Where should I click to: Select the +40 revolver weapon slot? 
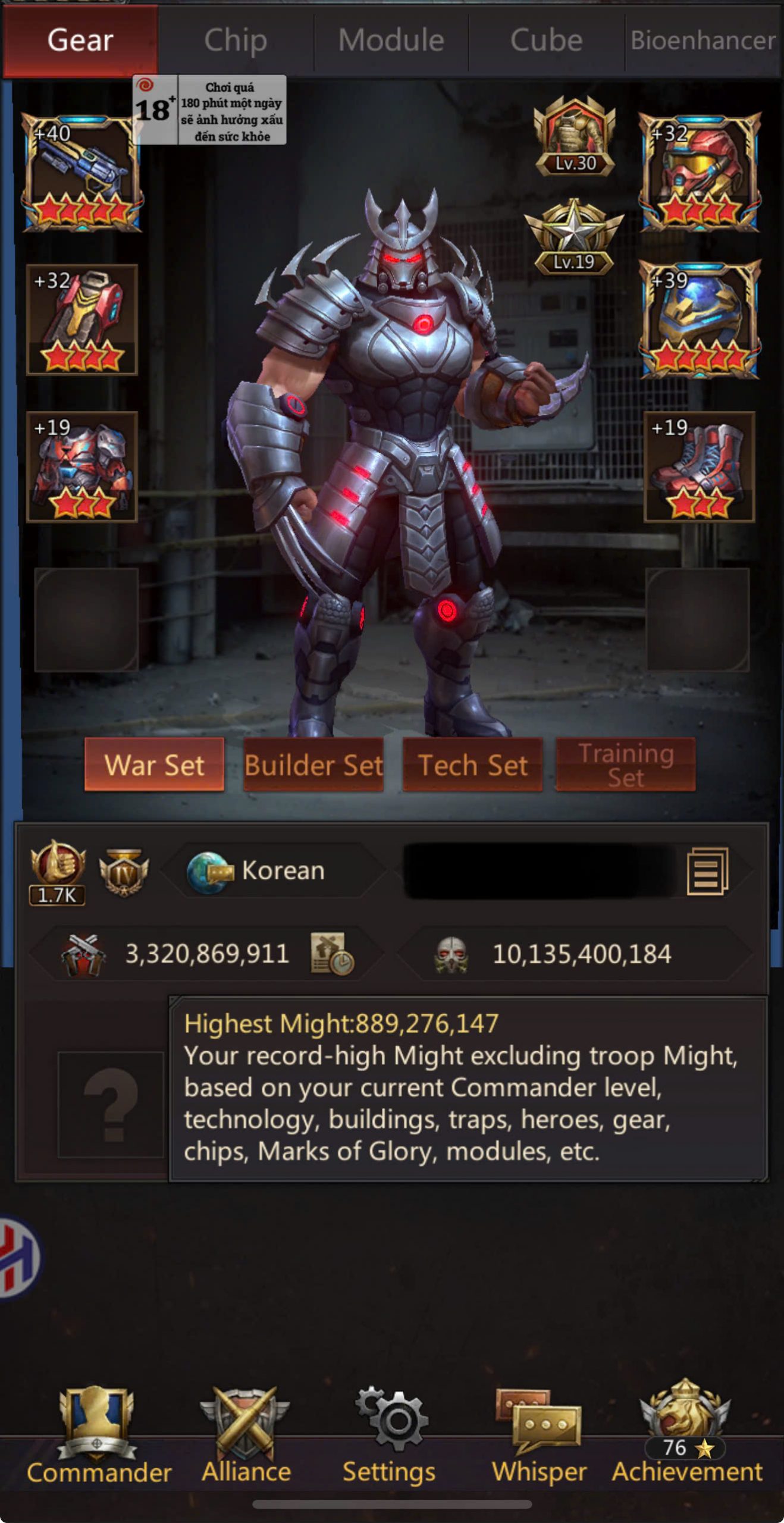(82, 173)
